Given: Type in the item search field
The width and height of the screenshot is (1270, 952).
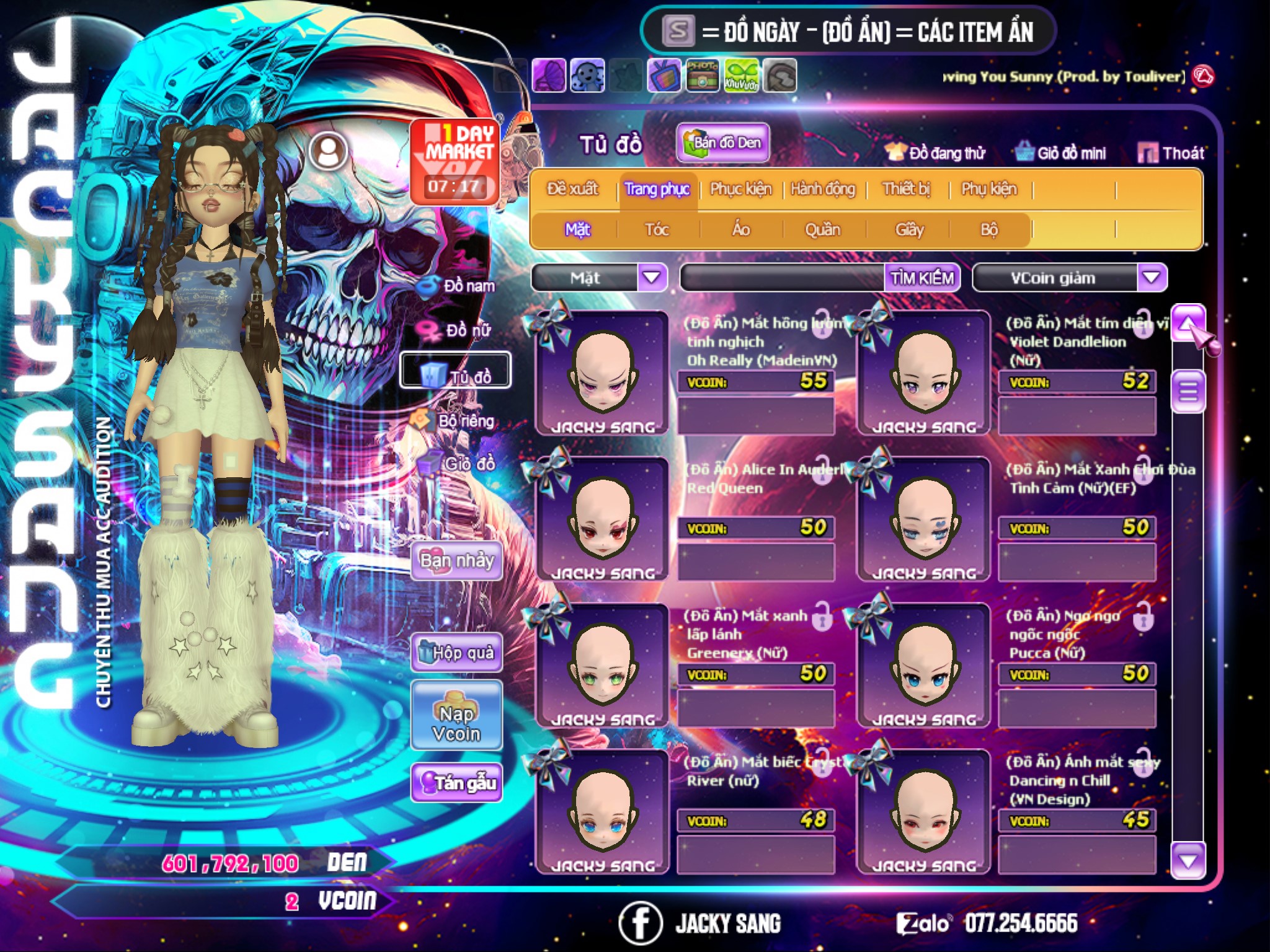Looking at the screenshot, I should (x=782, y=278).
